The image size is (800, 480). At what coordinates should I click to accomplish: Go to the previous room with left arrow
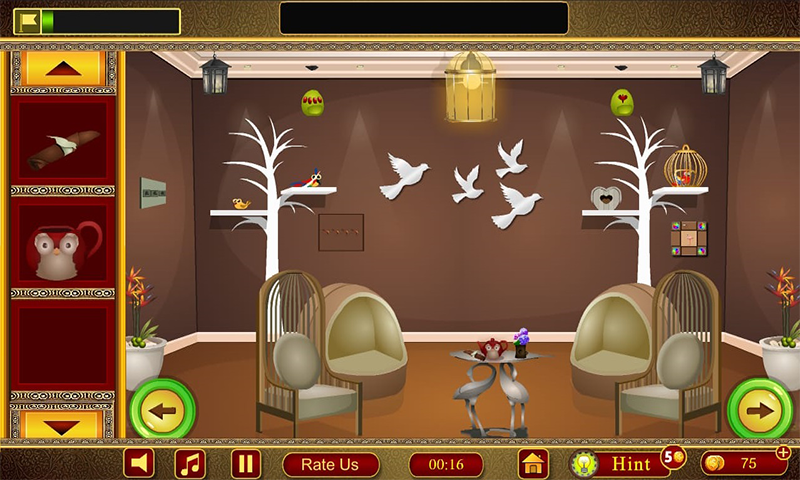pos(162,409)
